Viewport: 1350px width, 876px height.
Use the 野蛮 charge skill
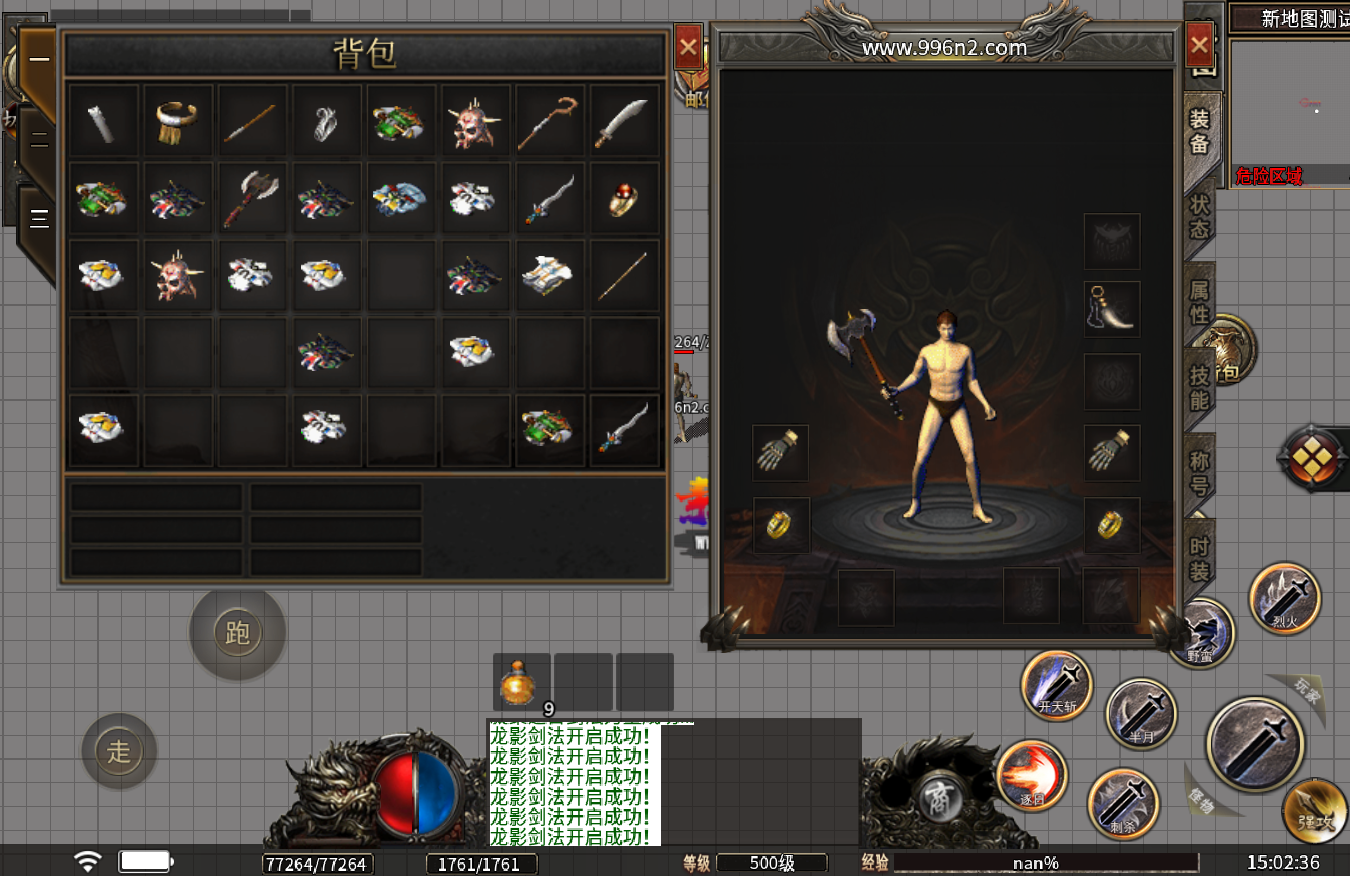1202,634
